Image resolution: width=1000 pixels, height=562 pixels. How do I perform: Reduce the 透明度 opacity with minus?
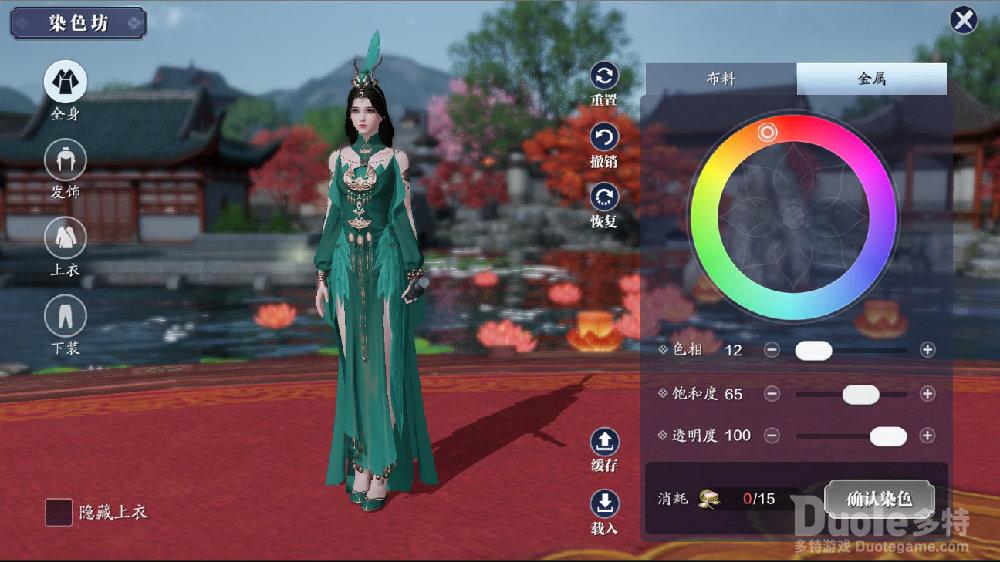[772, 436]
